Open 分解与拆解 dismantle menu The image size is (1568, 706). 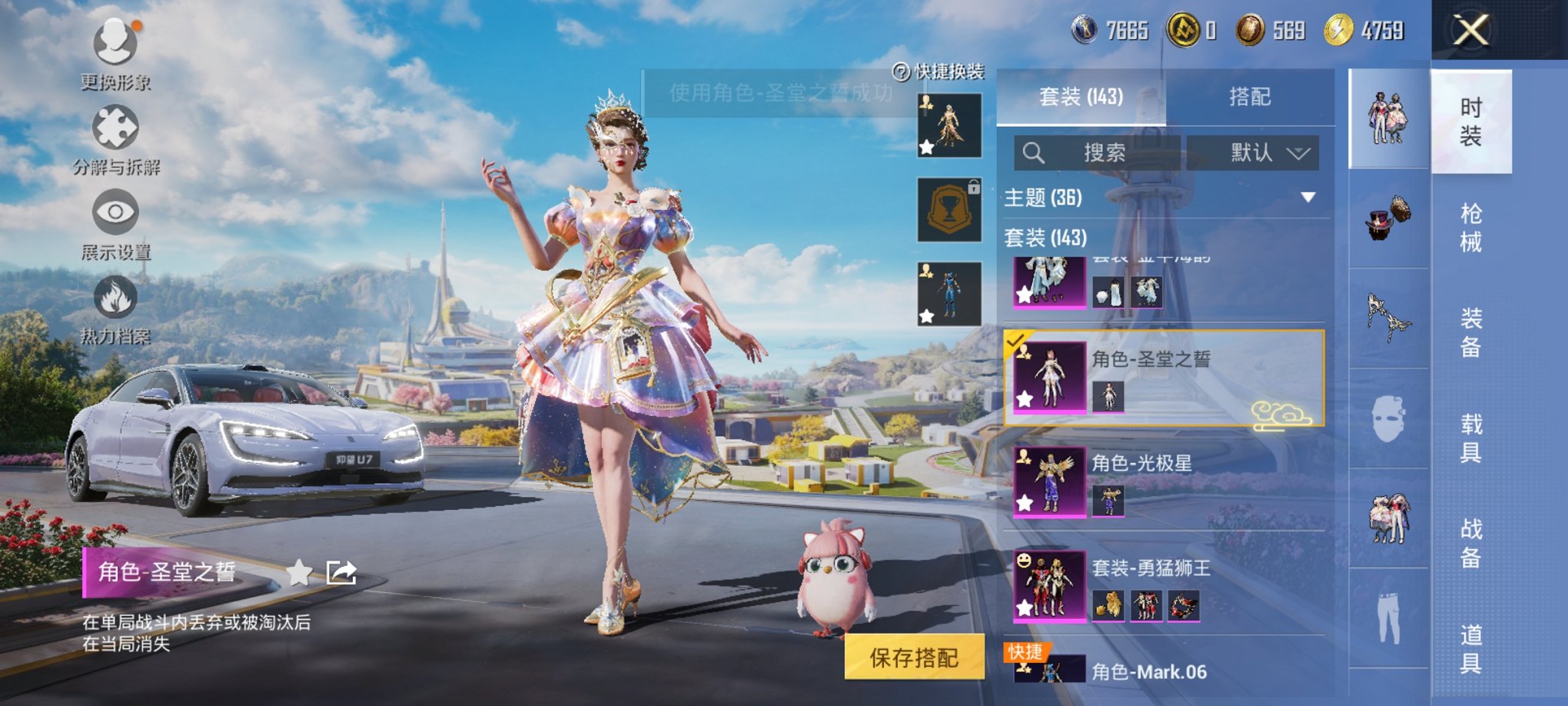tap(115, 132)
